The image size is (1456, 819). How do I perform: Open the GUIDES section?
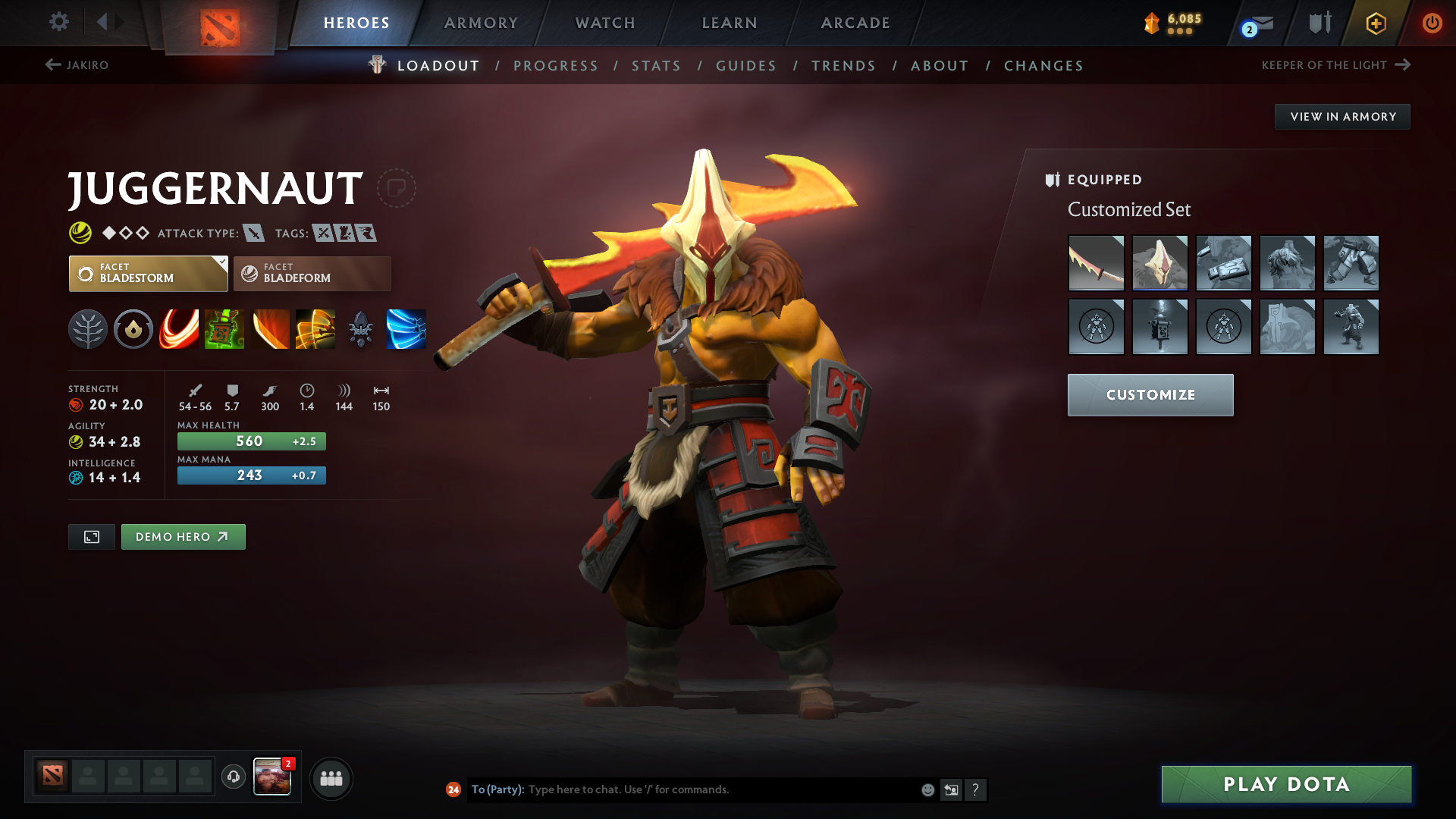click(x=745, y=65)
